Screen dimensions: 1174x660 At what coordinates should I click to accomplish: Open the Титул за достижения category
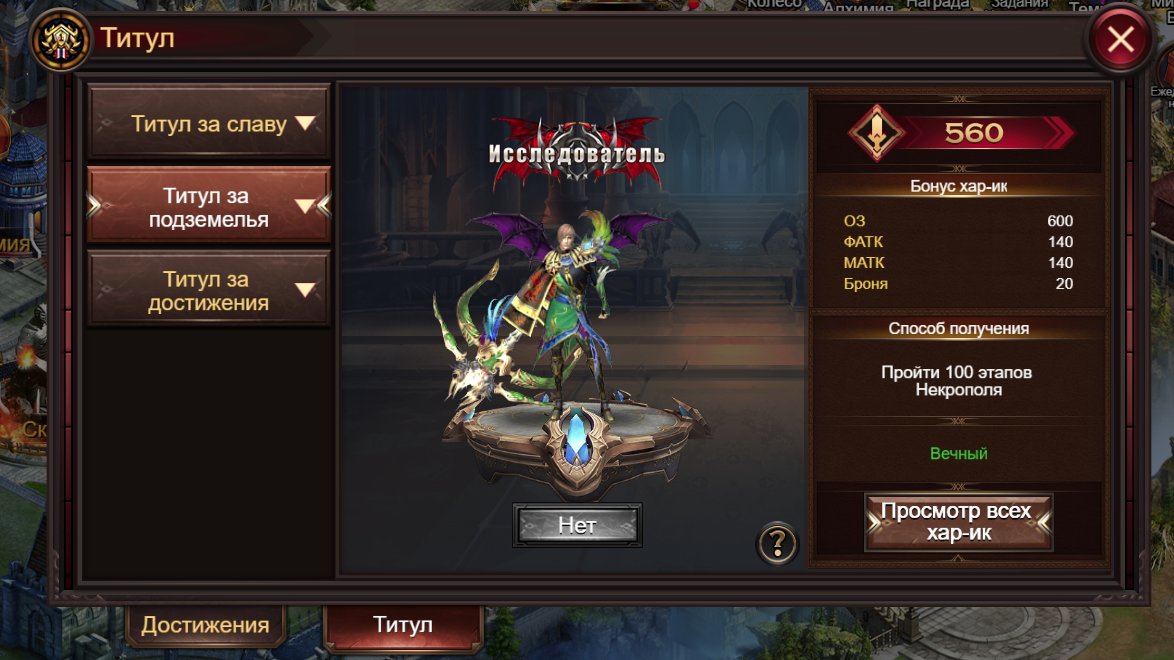coord(209,290)
